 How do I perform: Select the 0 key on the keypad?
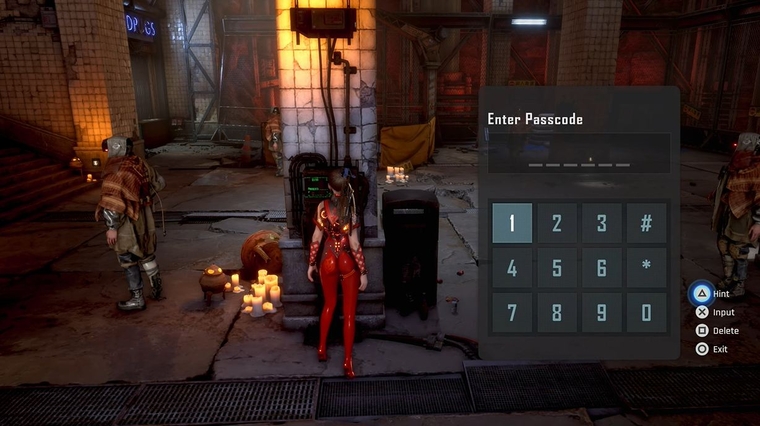pos(647,313)
